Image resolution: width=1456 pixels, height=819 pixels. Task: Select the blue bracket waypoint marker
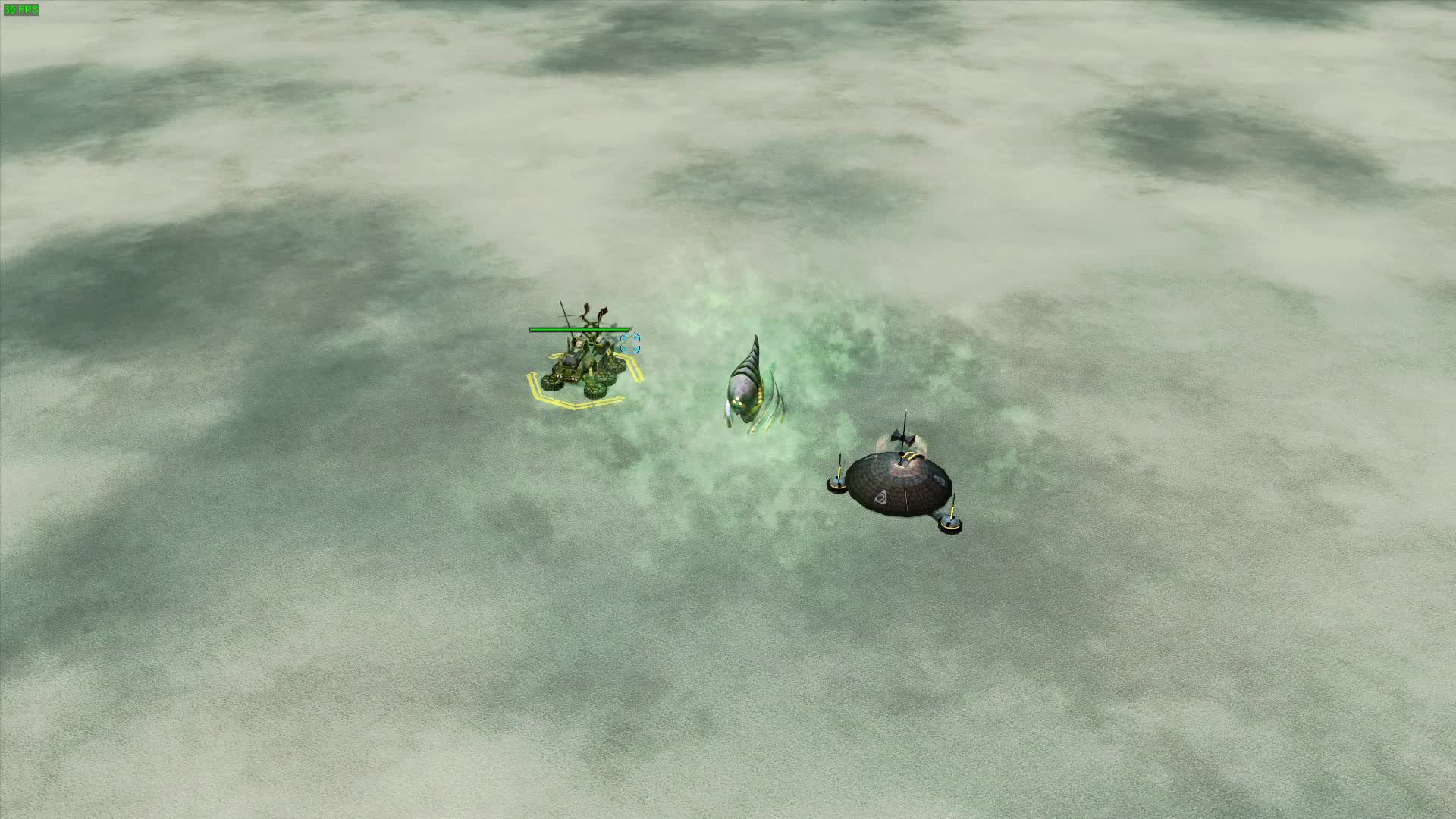[x=630, y=343]
